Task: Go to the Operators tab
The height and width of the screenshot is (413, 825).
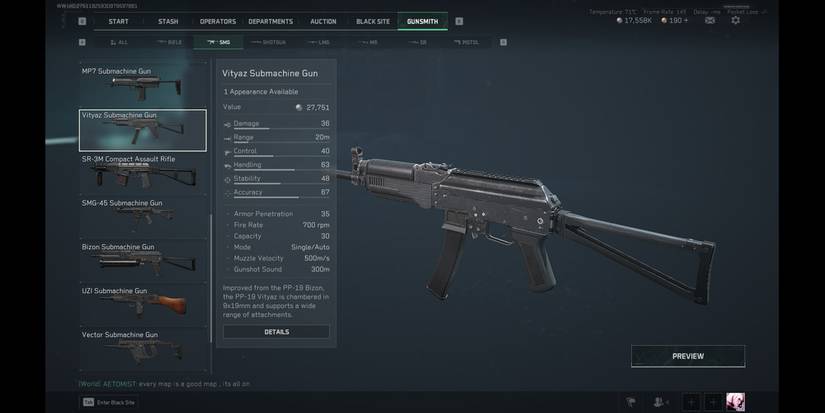Action: 217,21
